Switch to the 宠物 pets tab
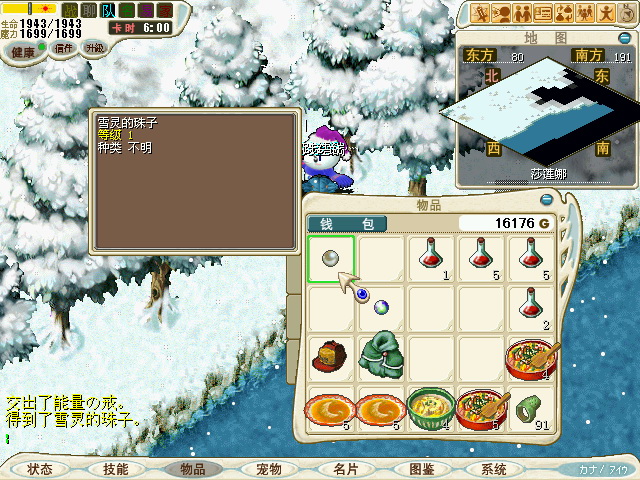Screen dimensions: 640x480 tap(269, 469)
